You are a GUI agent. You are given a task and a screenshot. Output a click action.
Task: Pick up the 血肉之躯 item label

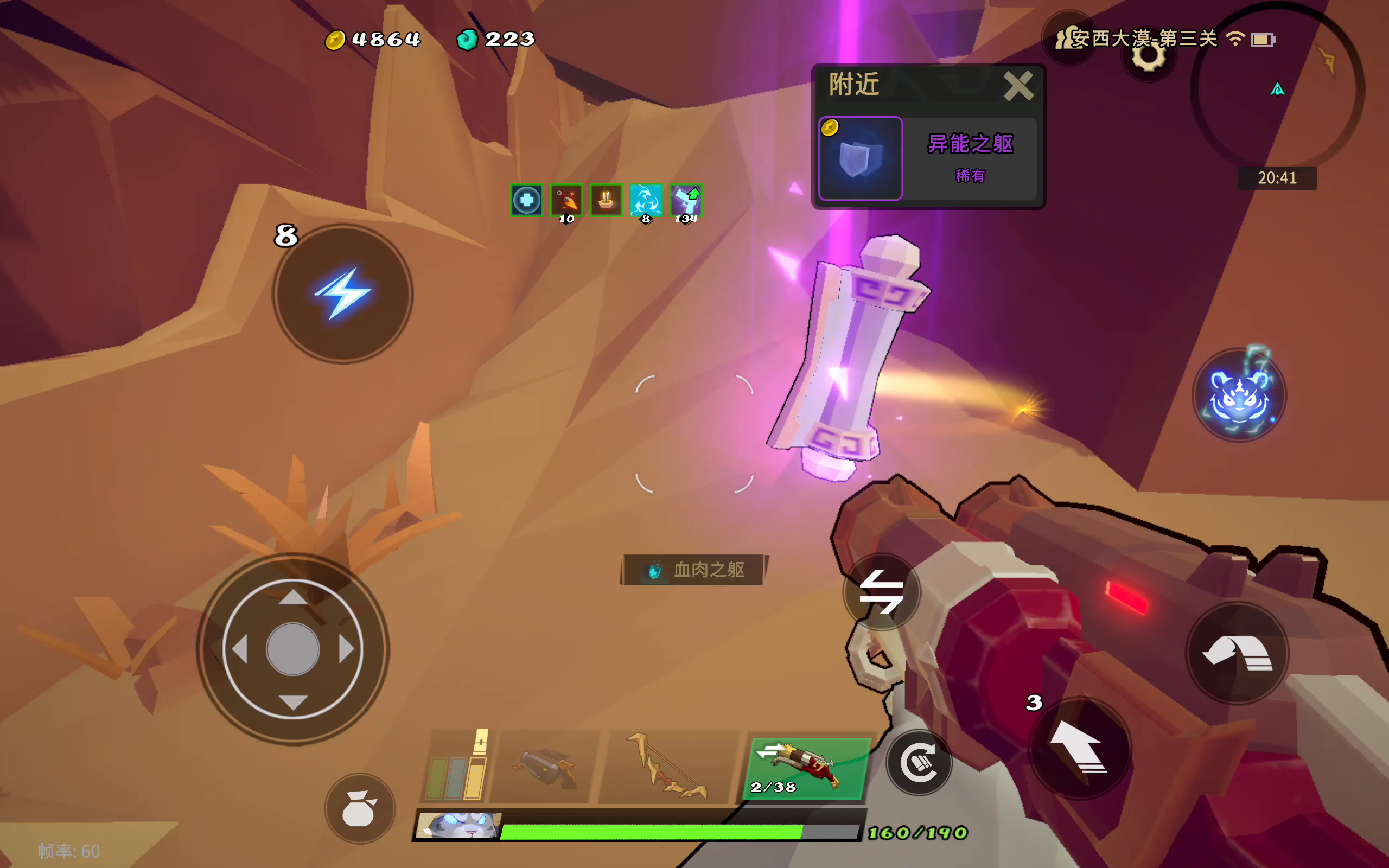pyautogui.click(x=694, y=570)
